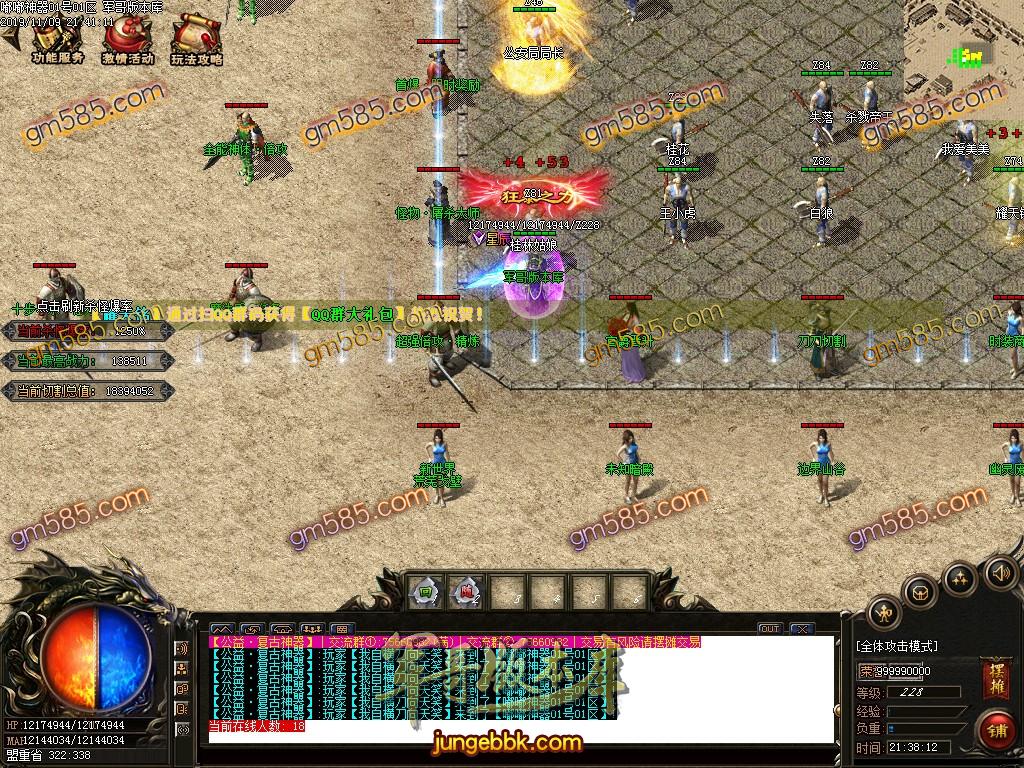Switch the 全体攻击模式 attack mode label
1024x768 pixels.
(x=897, y=646)
